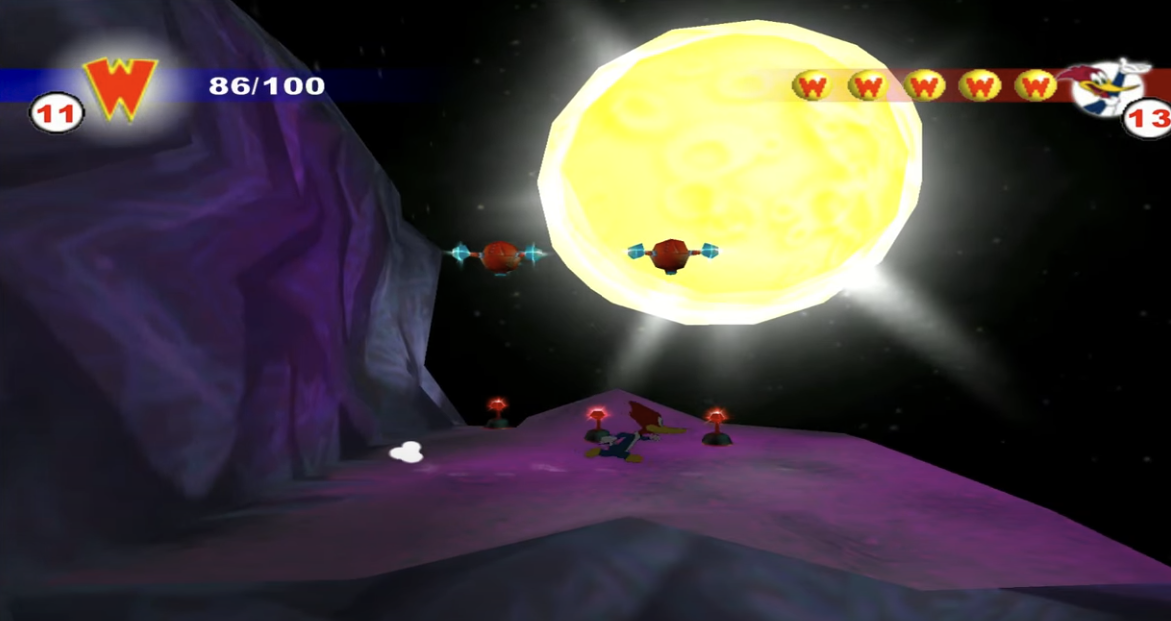Click the large W collectible icon
Image resolution: width=1171 pixels, height=621 pixels.
click(x=121, y=86)
